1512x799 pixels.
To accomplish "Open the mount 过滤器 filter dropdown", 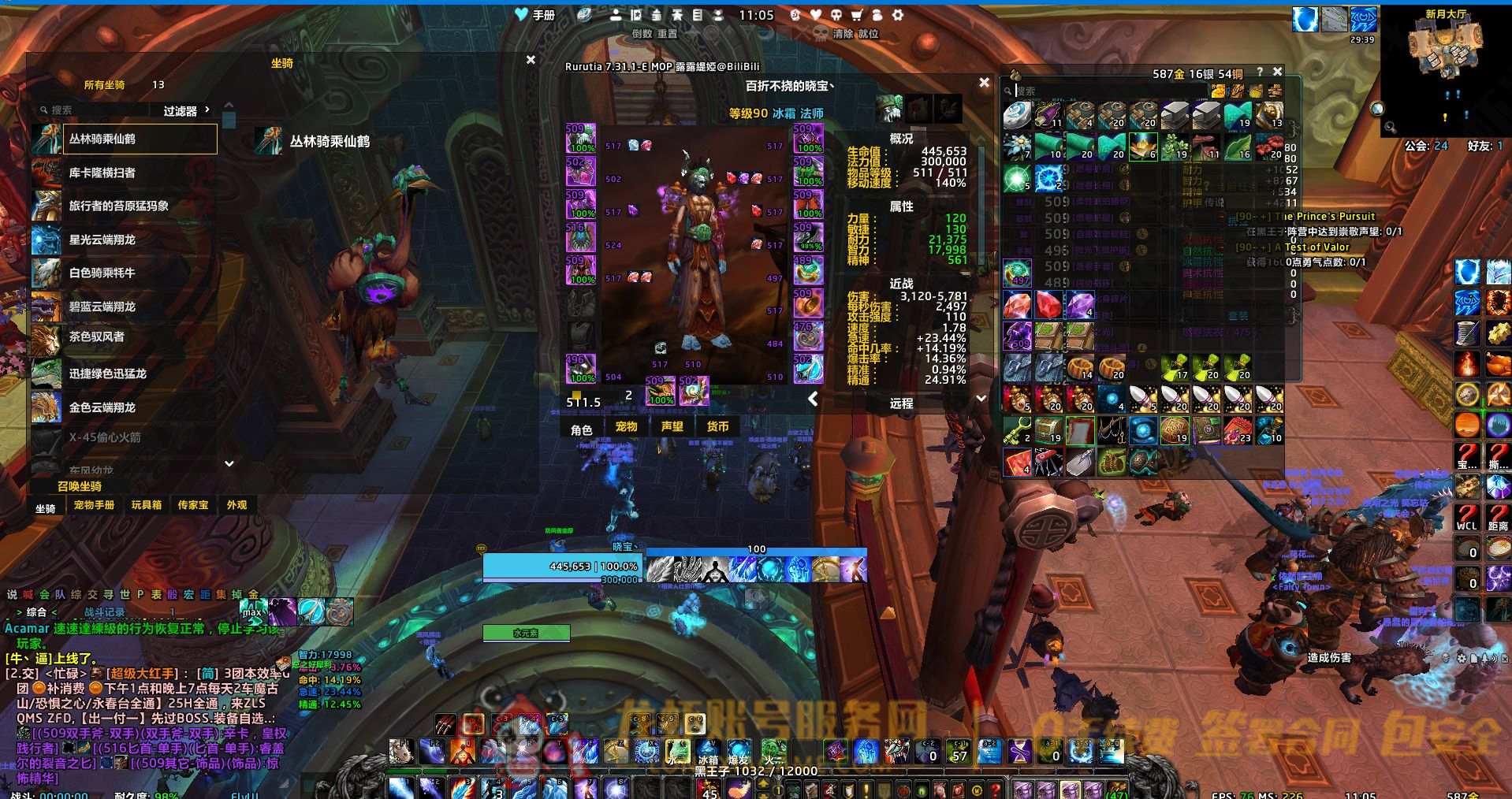I will click(x=186, y=111).
